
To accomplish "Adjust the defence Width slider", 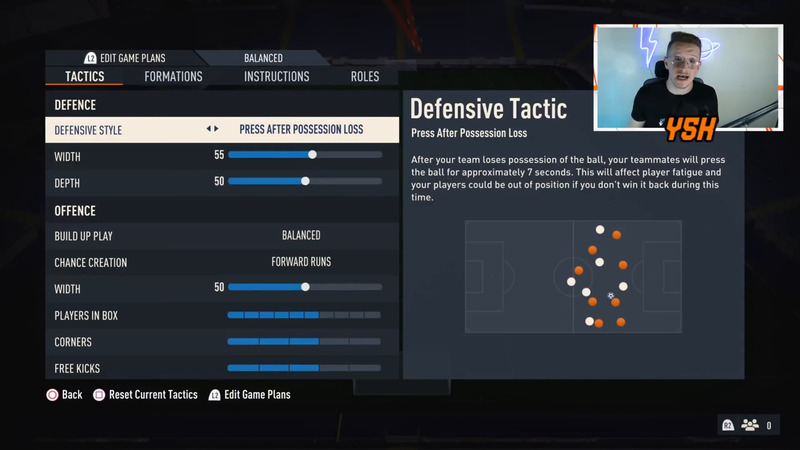I will (x=305, y=155).
